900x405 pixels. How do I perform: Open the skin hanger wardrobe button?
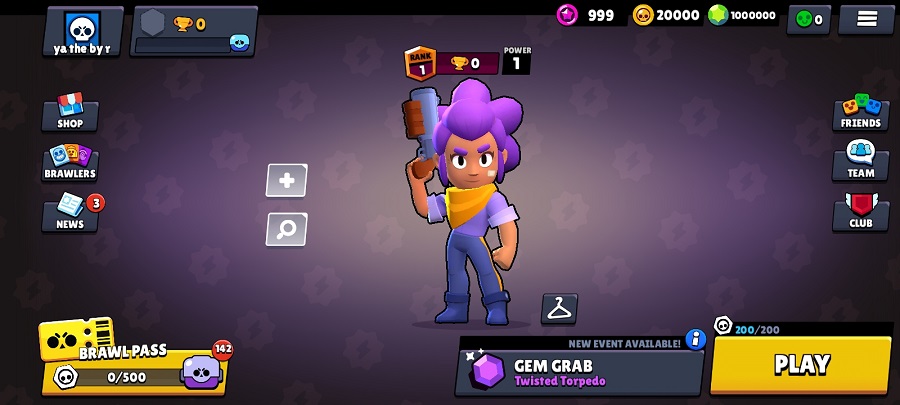pyautogui.click(x=559, y=309)
